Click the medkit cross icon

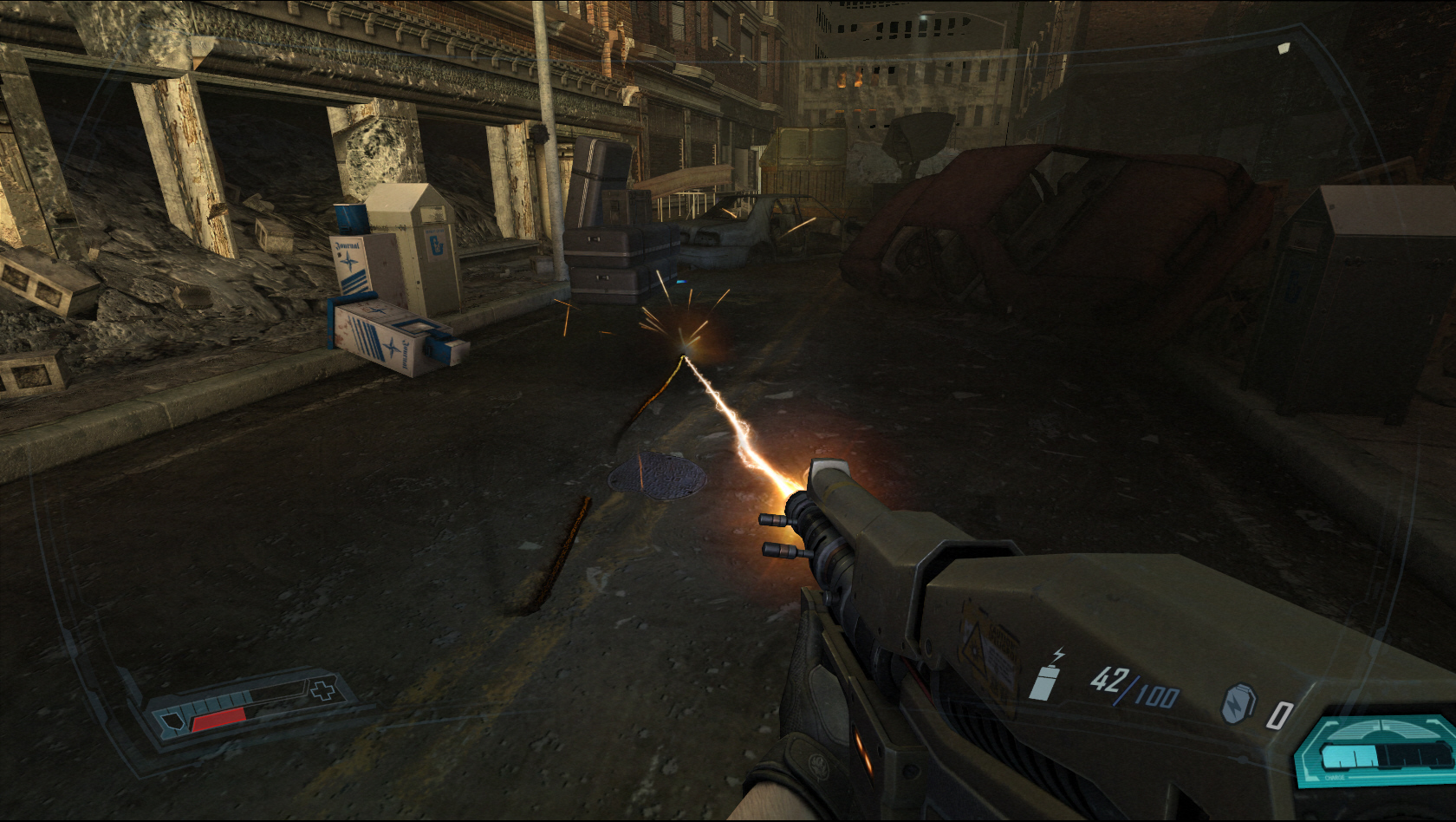(323, 692)
